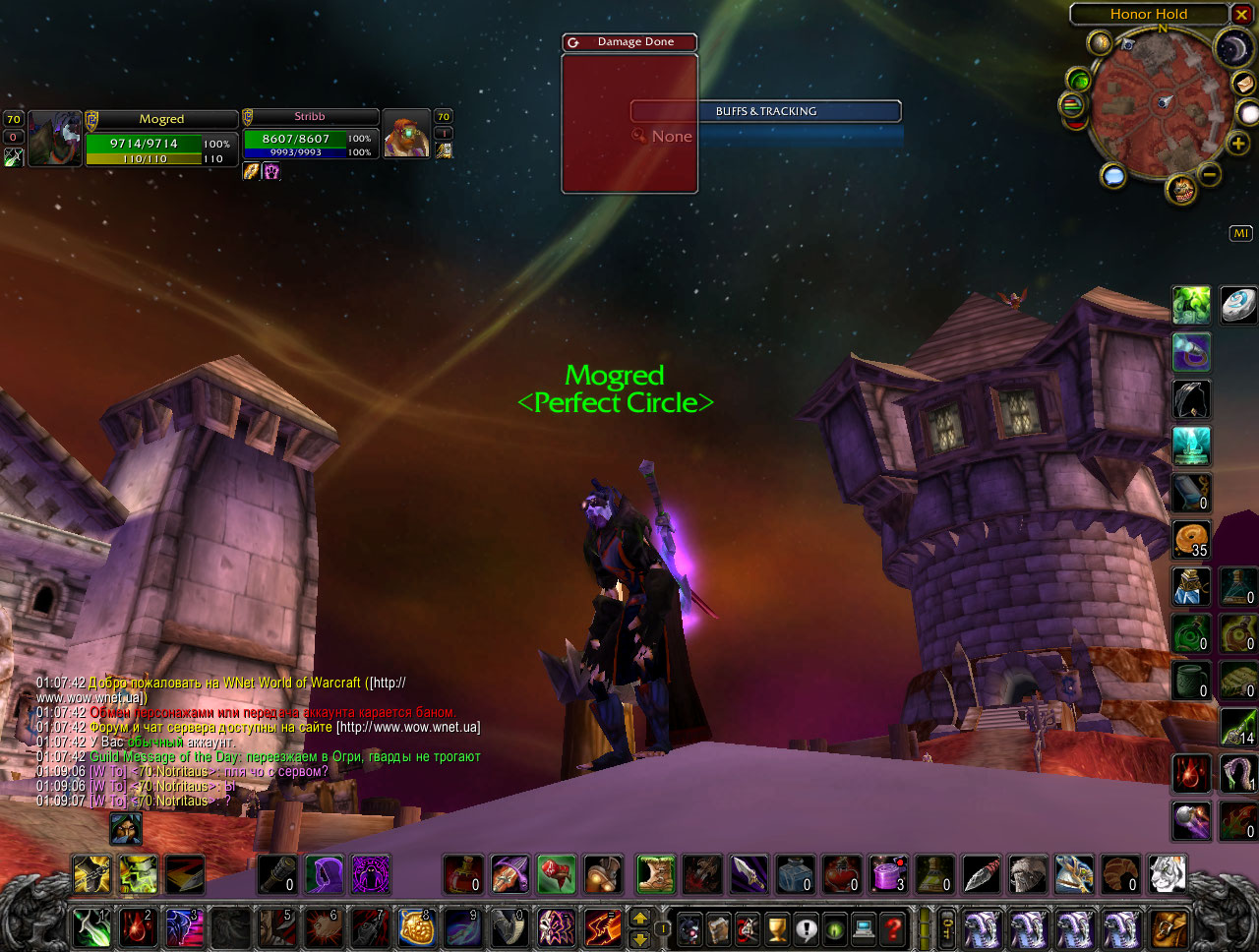The height and width of the screenshot is (952, 1259).
Task: Close the Honor Hold minimap
Action: 1242,14
